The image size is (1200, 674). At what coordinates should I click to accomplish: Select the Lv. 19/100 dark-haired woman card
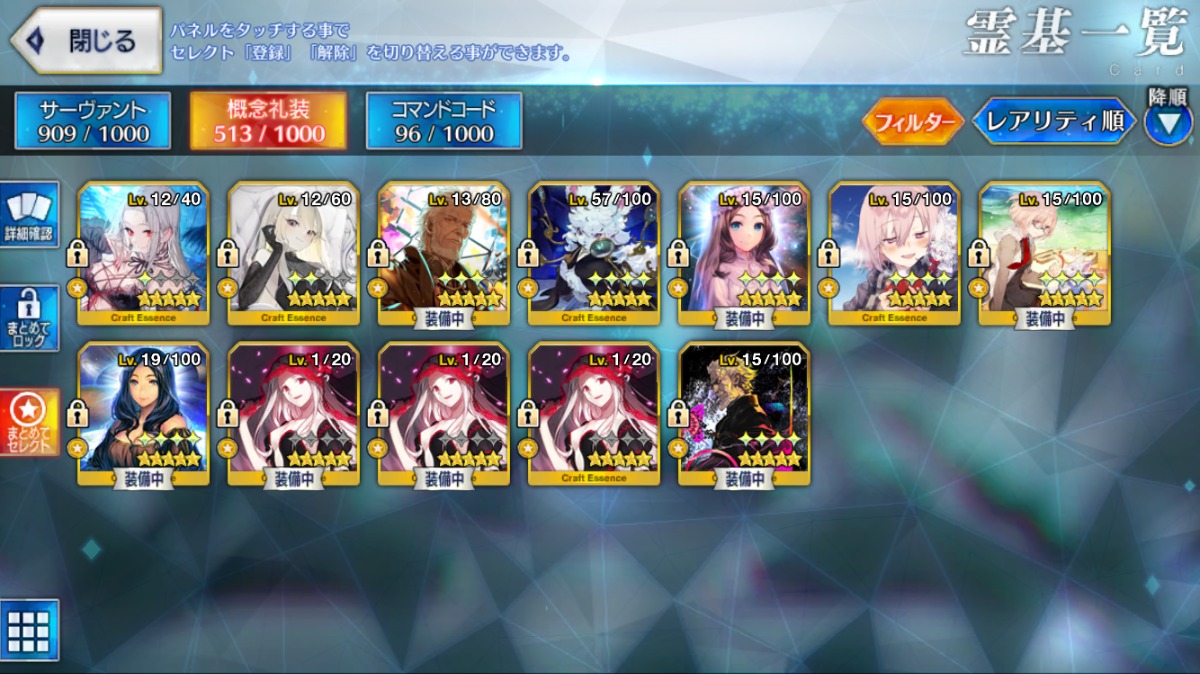(143, 414)
